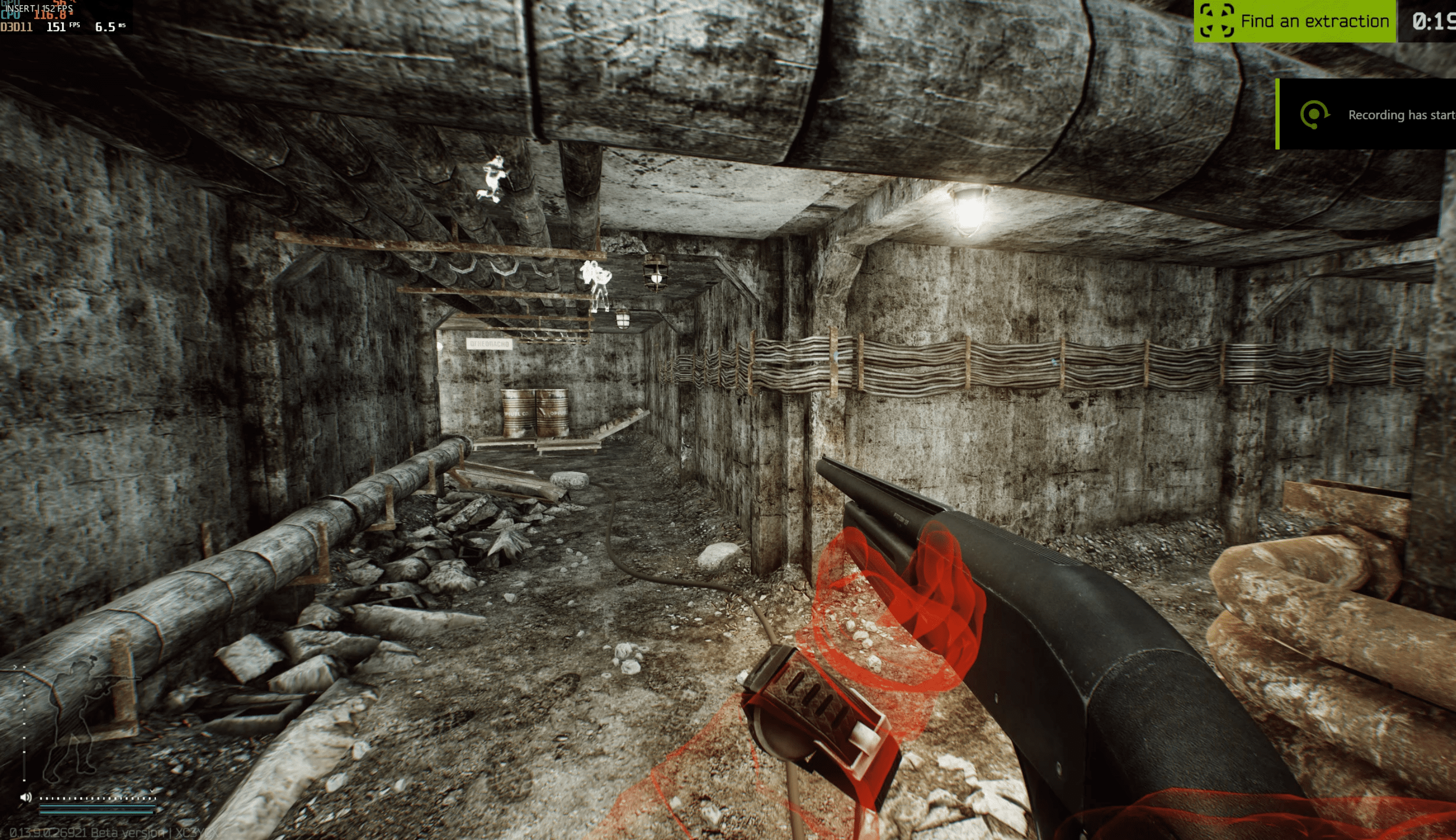Select the player stance silhouette indicator
Image resolution: width=1456 pixels, height=840 pixels.
click(81, 721)
